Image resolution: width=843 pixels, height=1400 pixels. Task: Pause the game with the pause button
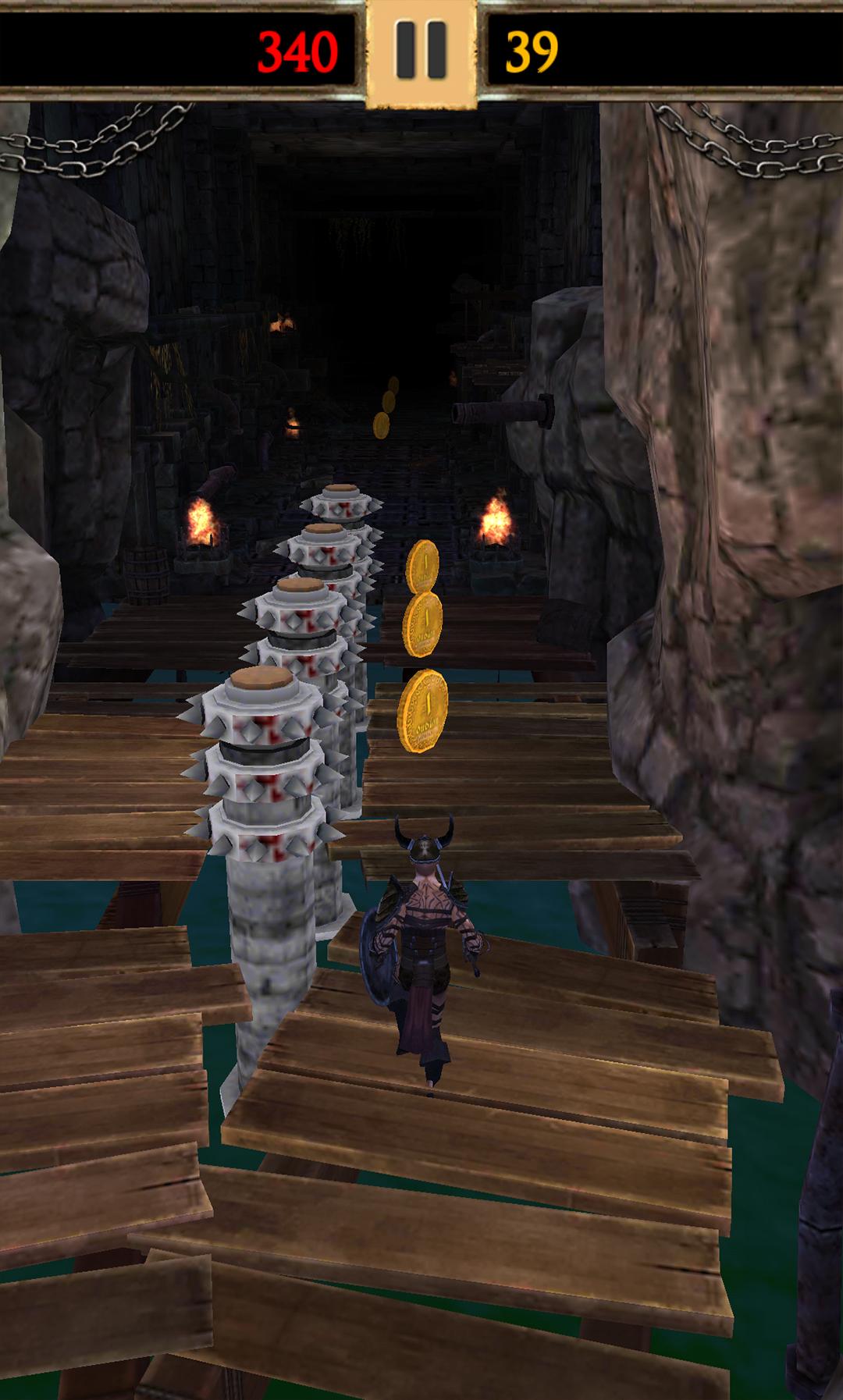coord(421,50)
